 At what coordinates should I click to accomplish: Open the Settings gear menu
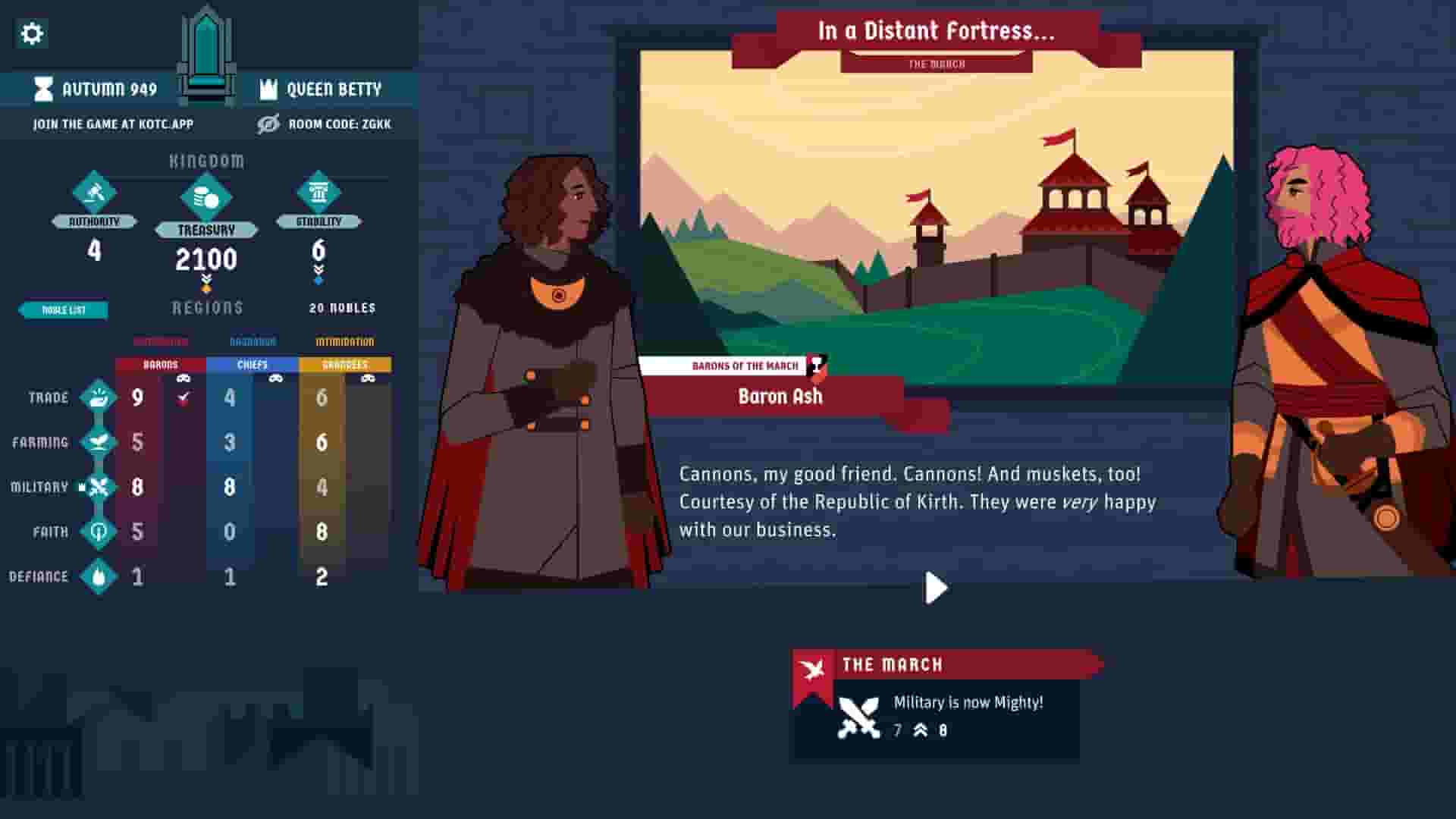tap(30, 33)
